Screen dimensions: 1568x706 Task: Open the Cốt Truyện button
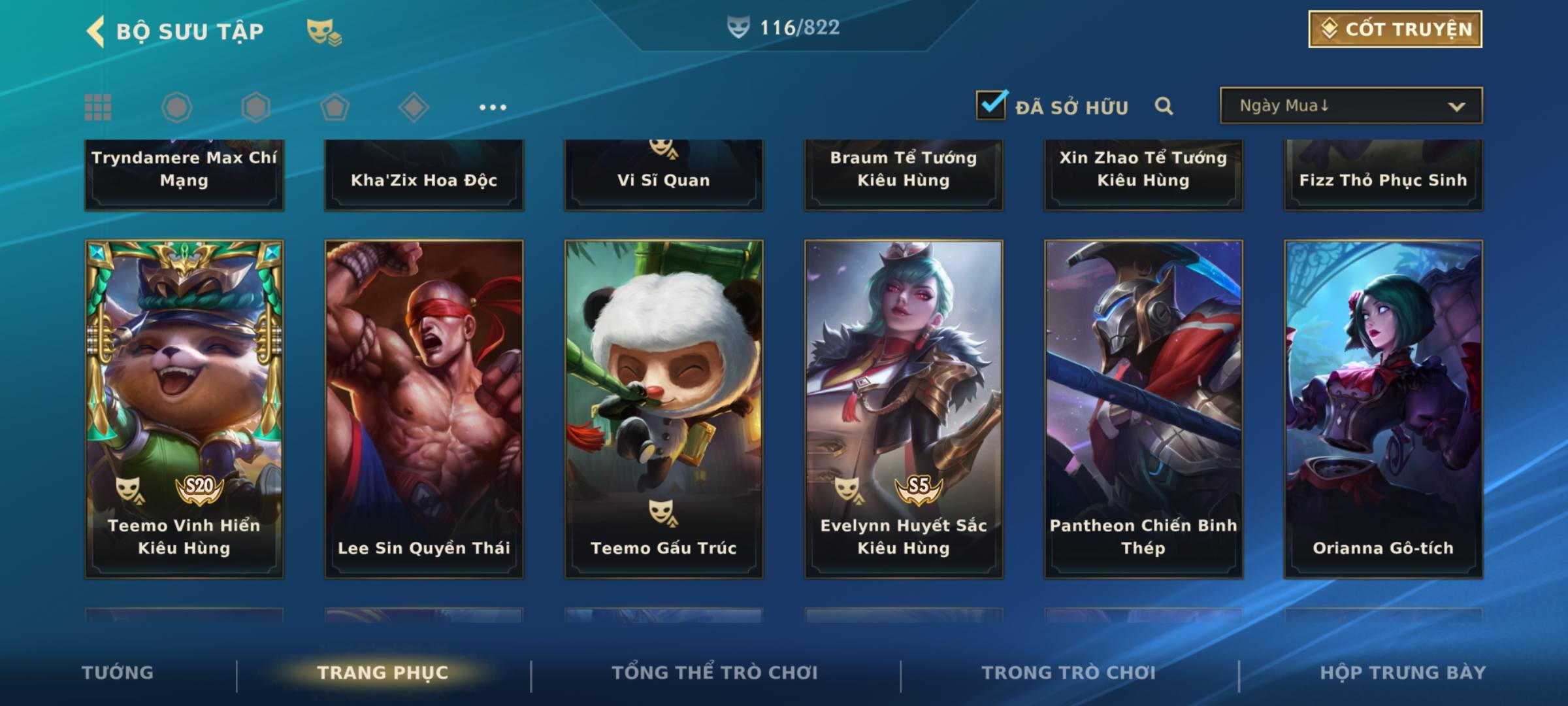click(x=1394, y=29)
